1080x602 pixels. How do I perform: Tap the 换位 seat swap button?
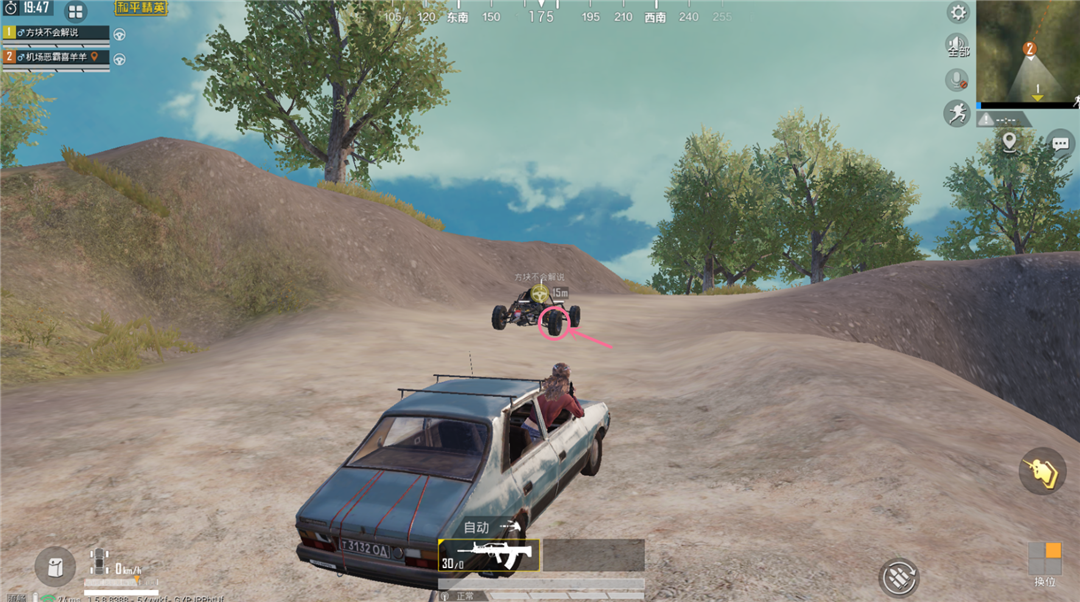tap(1044, 564)
